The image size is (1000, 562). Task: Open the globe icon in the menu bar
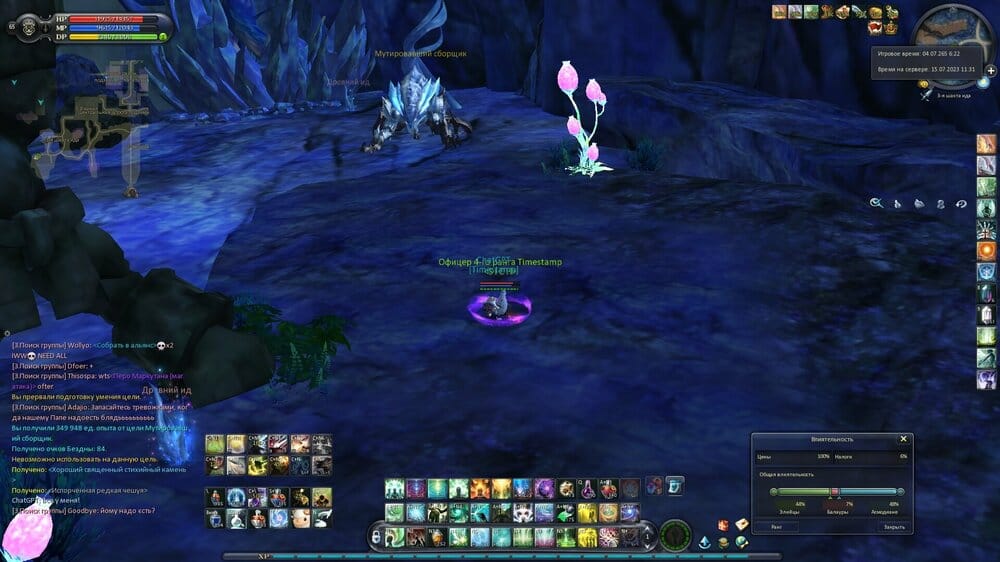coord(741,542)
